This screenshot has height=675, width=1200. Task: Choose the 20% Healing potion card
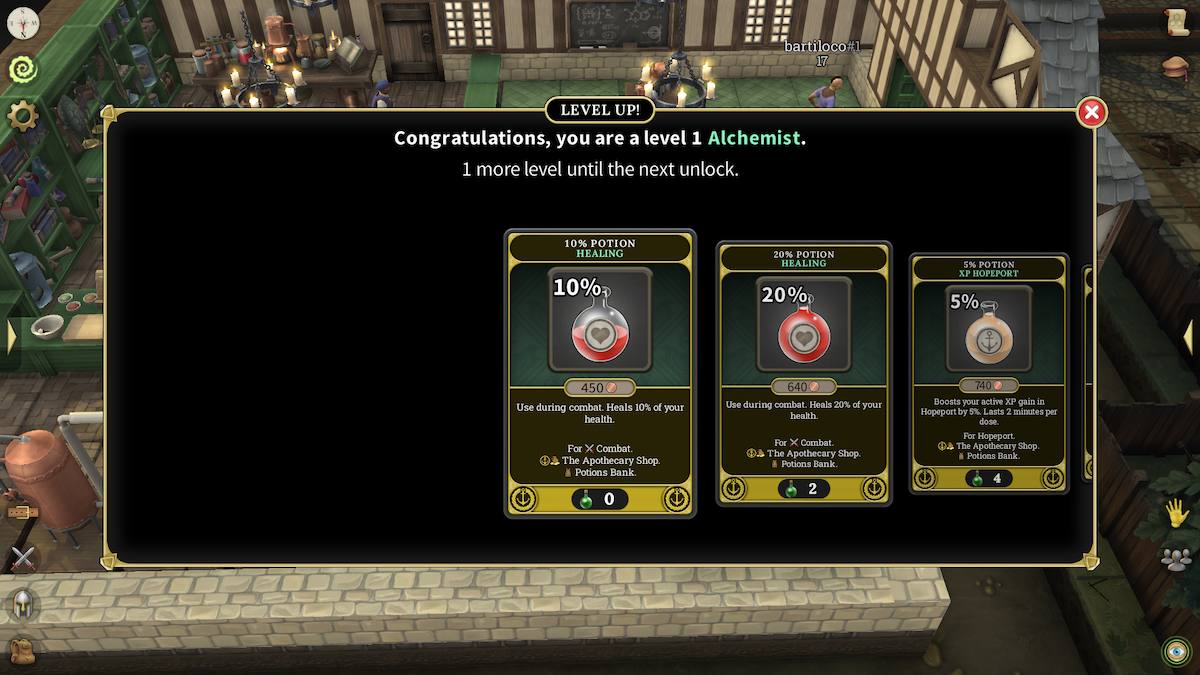[x=804, y=372]
